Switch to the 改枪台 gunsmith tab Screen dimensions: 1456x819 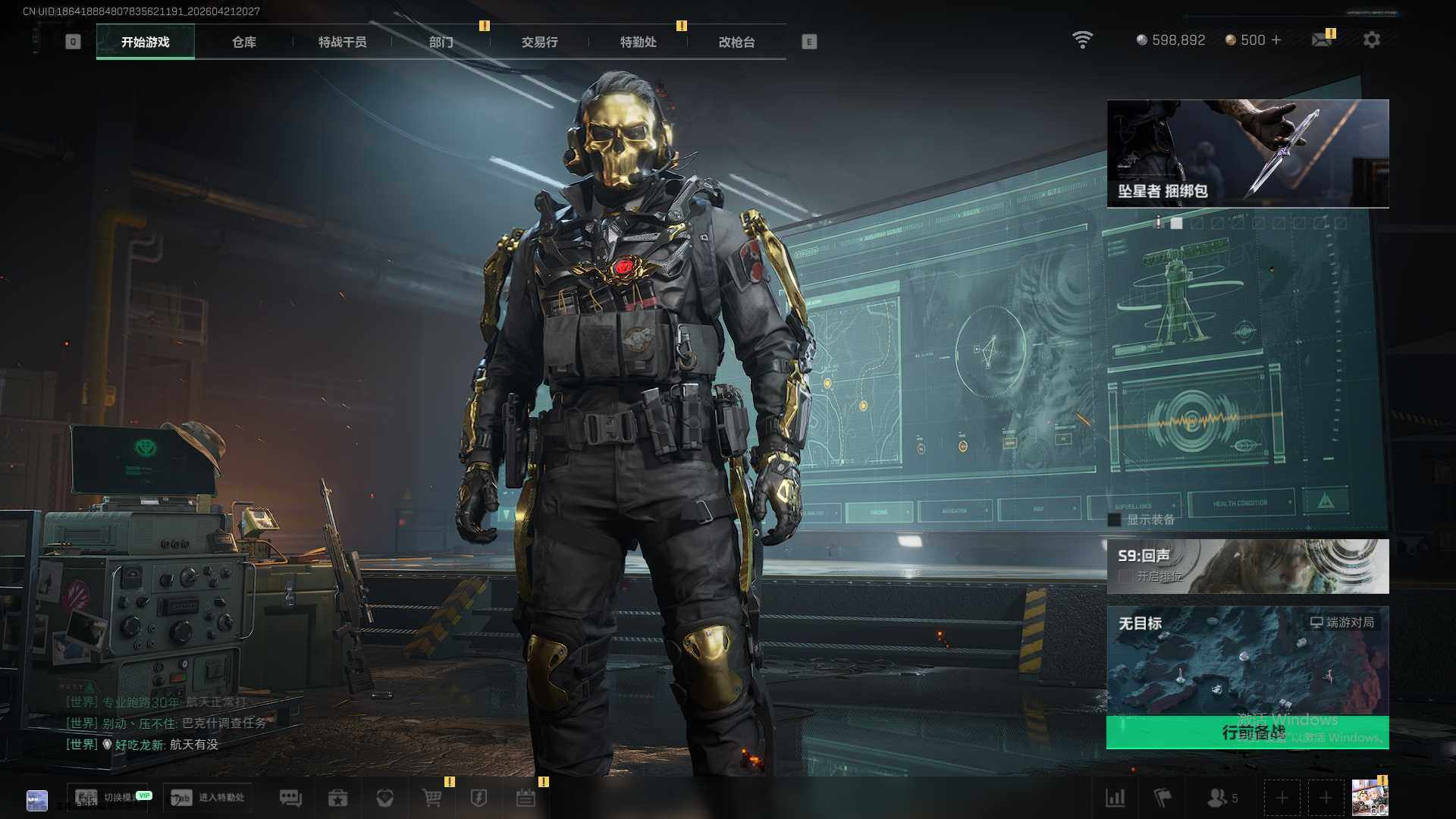point(736,42)
